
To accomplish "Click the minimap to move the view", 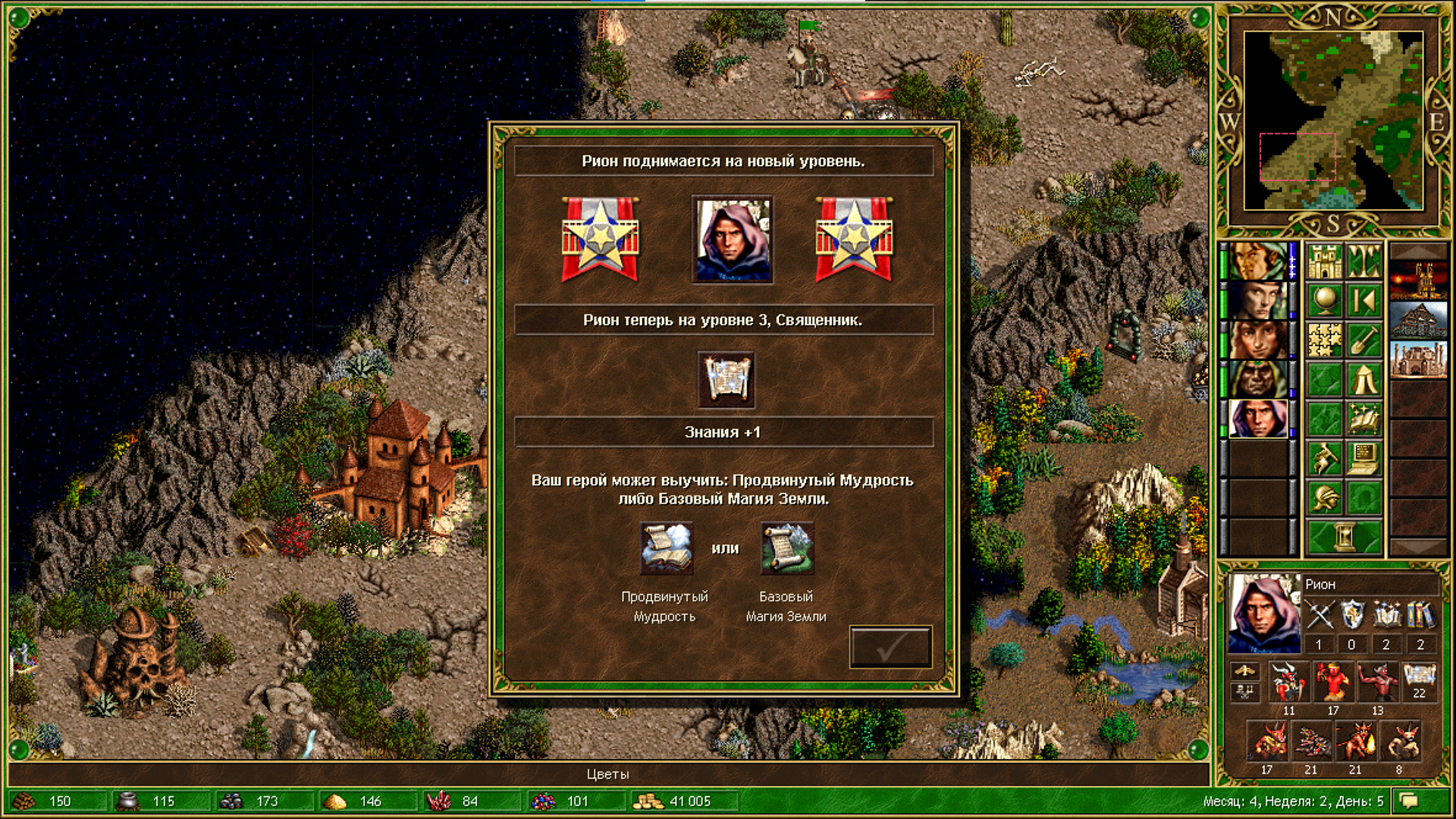I will click(x=1333, y=120).
